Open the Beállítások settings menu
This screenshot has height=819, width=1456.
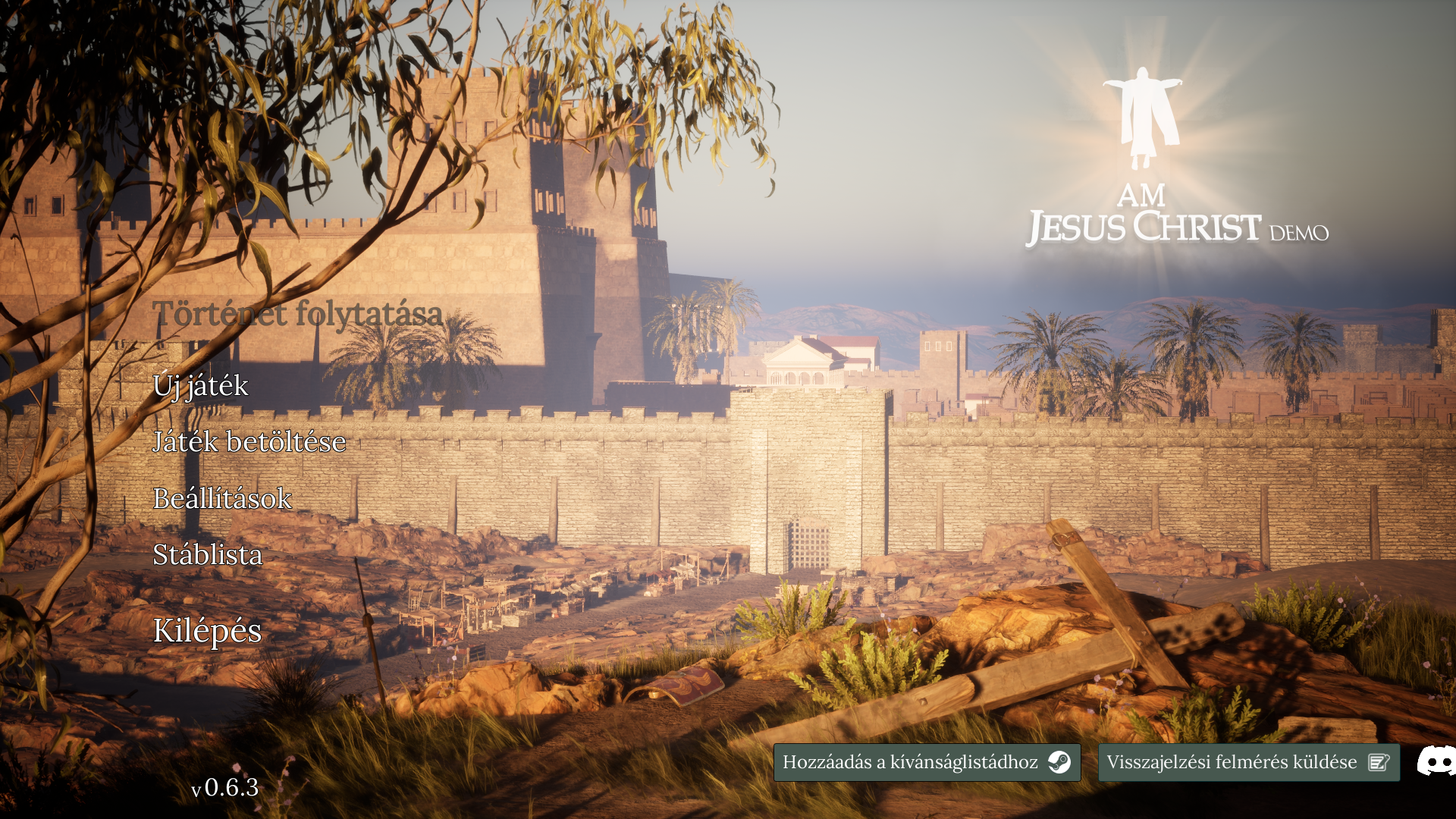222,499
